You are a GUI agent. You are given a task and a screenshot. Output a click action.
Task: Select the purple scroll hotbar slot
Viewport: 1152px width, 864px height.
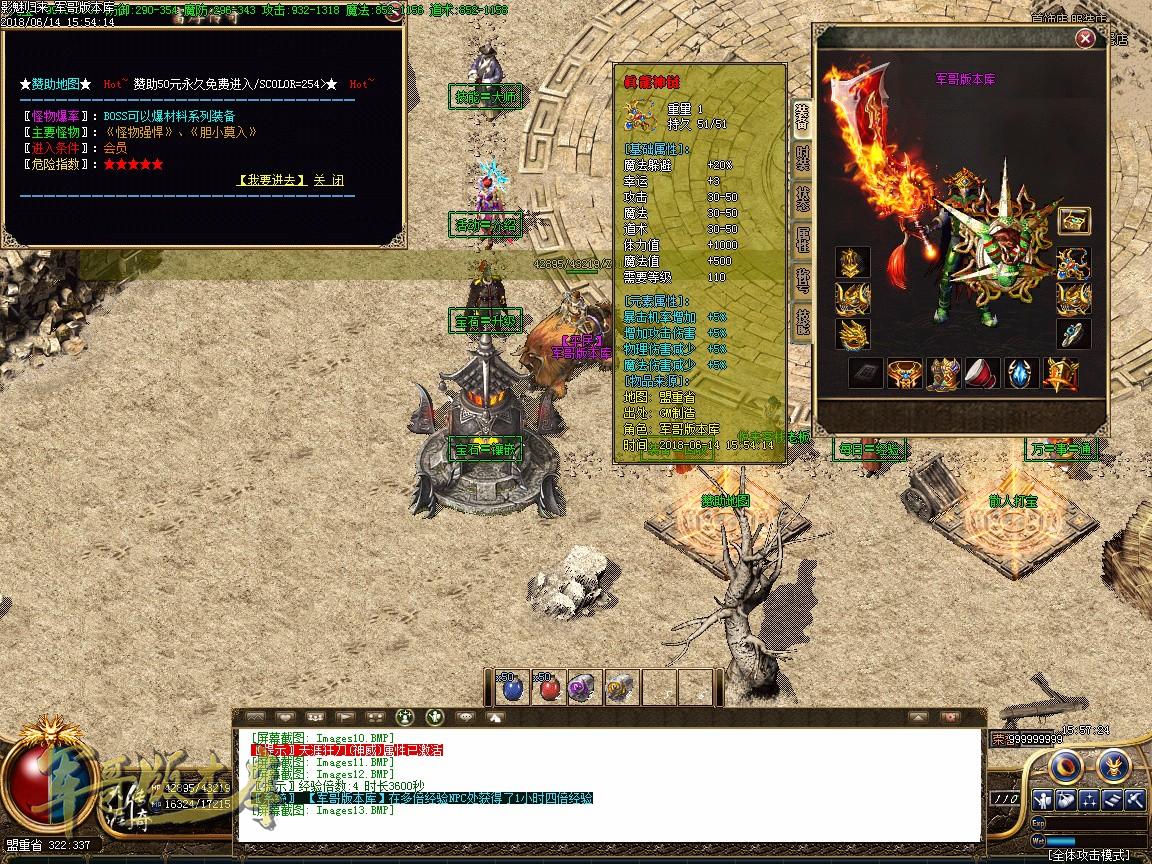click(584, 687)
